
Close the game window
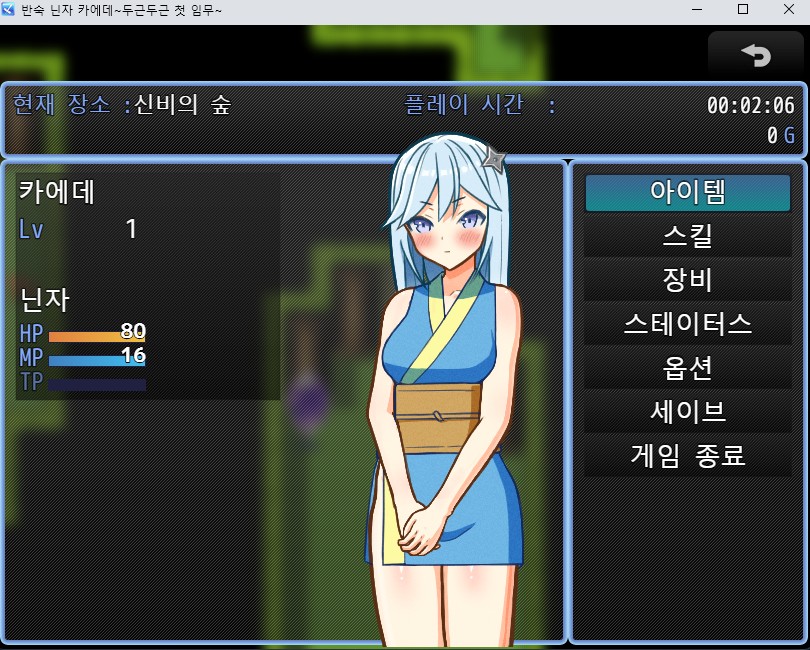pyautogui.click(x=787, y=10)
